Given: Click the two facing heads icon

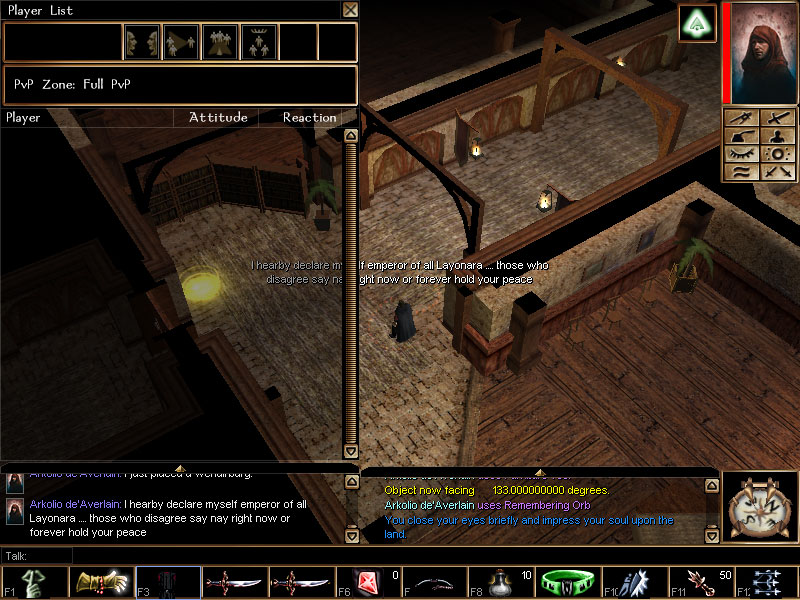Looking at the screenshot, I should click(142, 42).
